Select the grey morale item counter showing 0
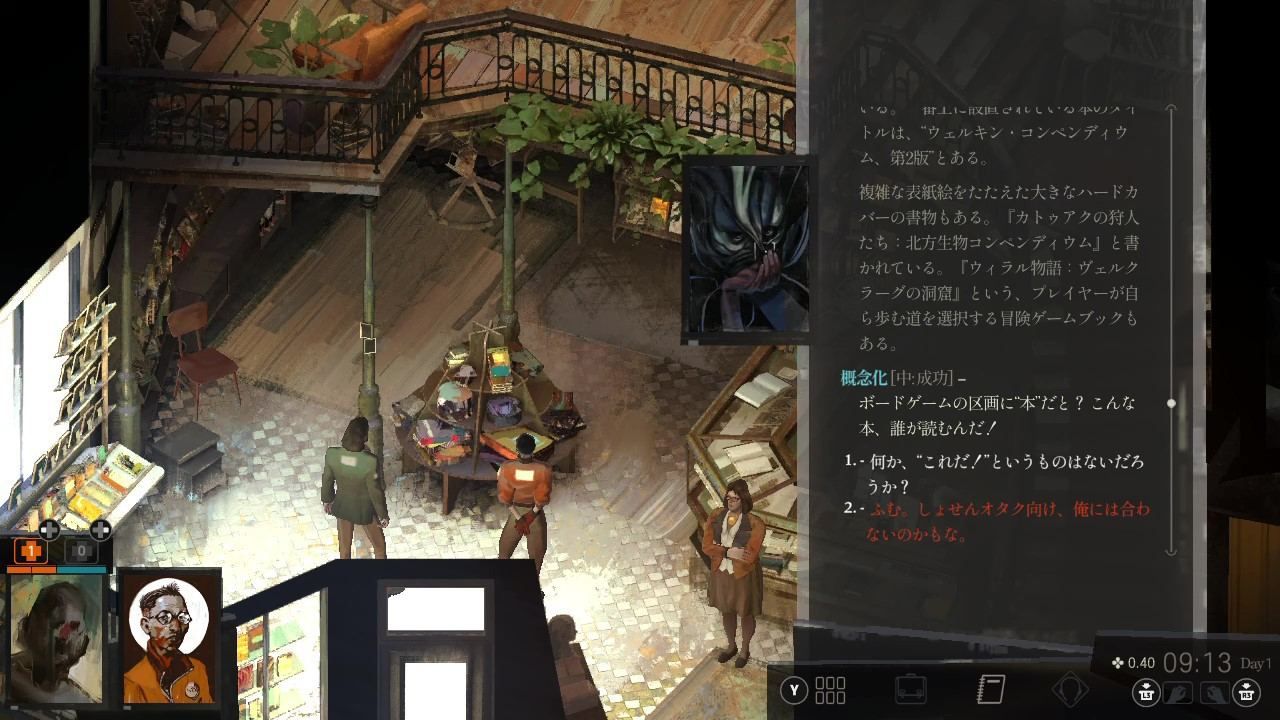The image size is (1280, 720). [82, 550]
